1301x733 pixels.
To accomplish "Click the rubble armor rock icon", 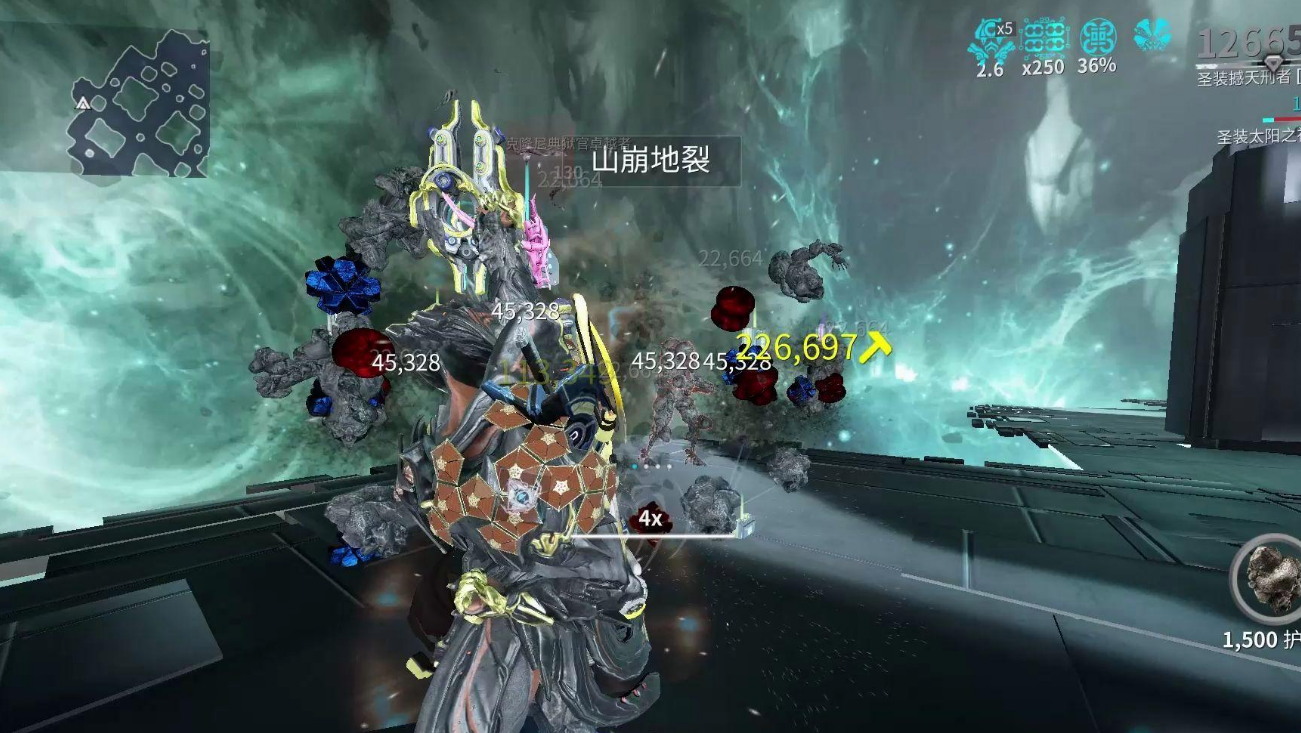I will tap(1271, 580).
